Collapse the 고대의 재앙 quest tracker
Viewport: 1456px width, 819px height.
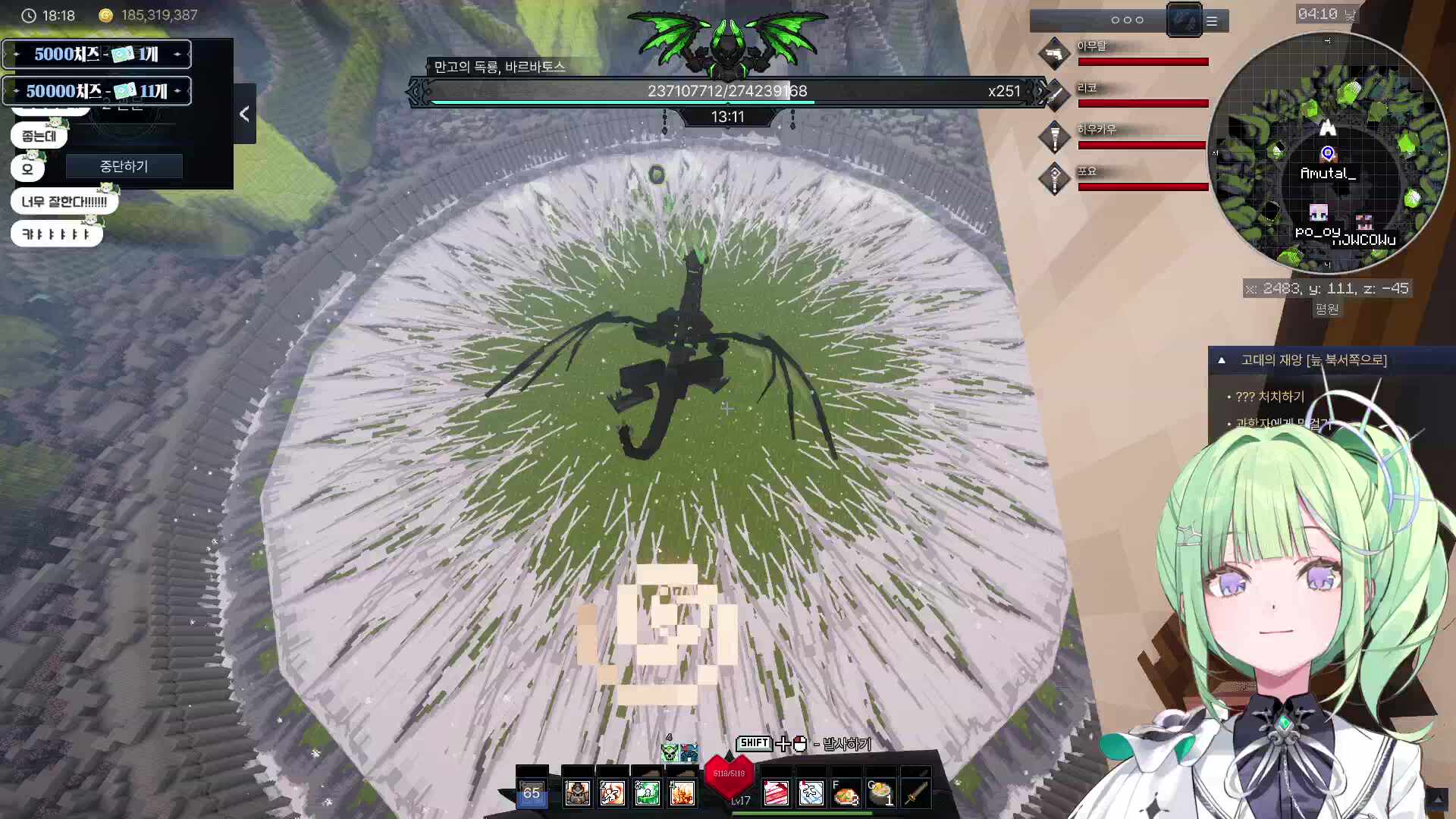pos(1222,360)
